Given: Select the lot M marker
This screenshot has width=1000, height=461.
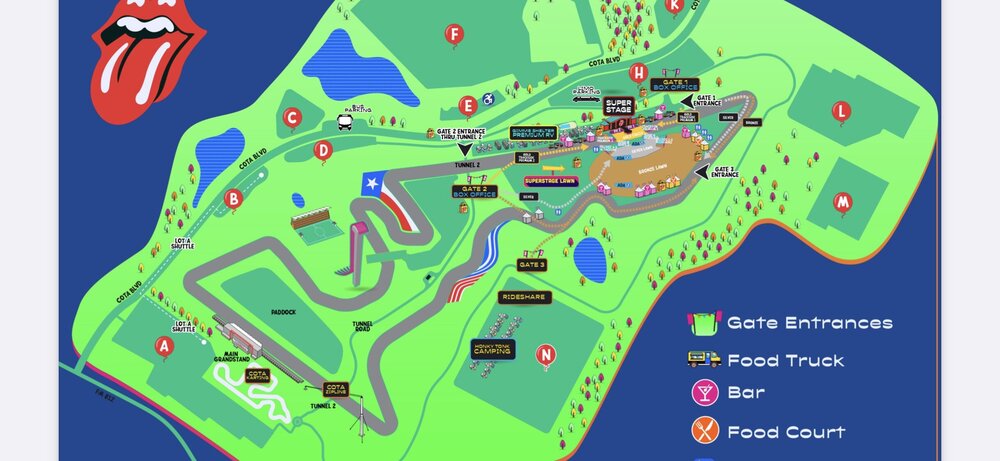Looking at the screenshot, I should pos(844,202).
